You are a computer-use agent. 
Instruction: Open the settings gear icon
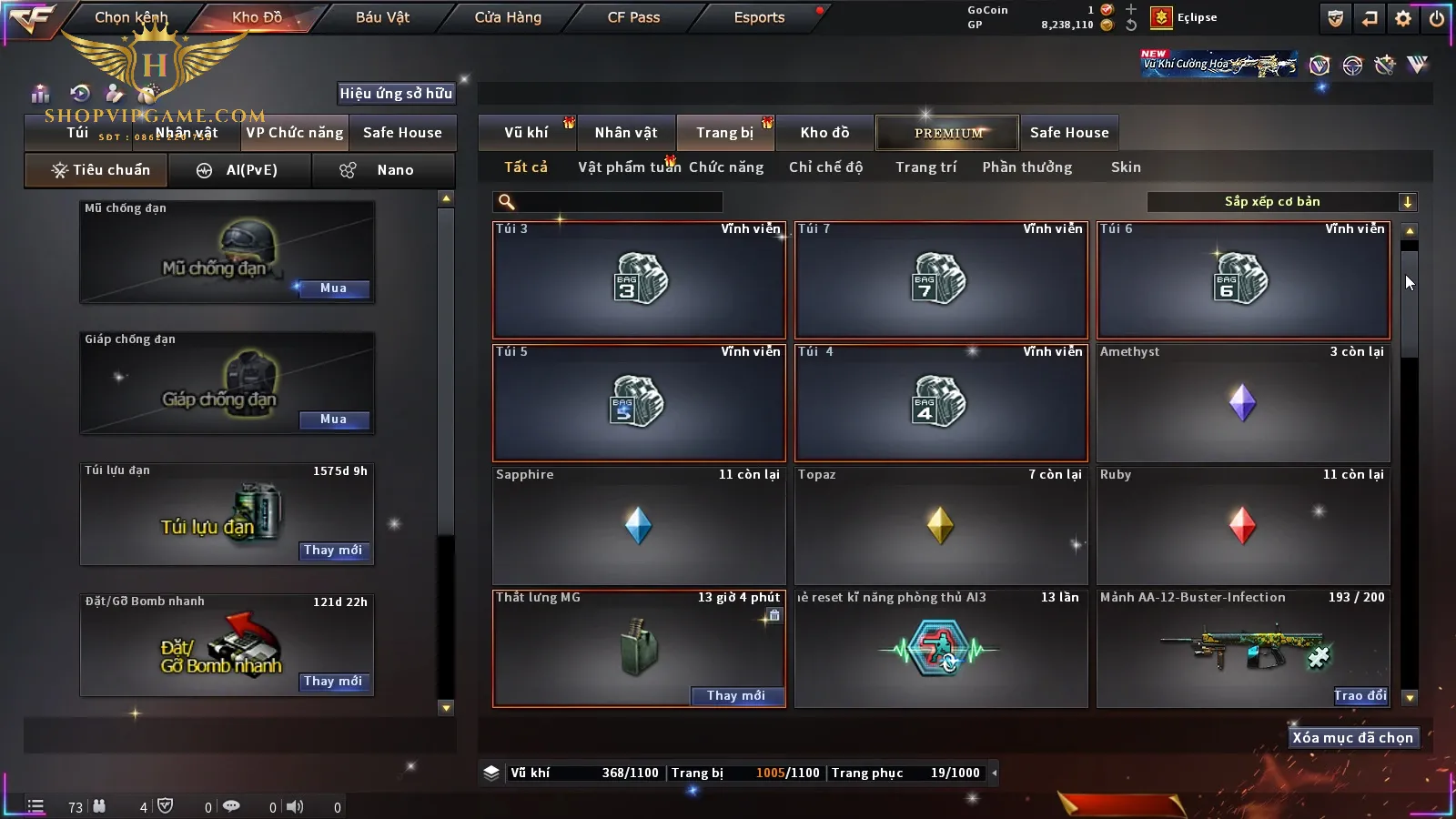tap(1403, 18)
